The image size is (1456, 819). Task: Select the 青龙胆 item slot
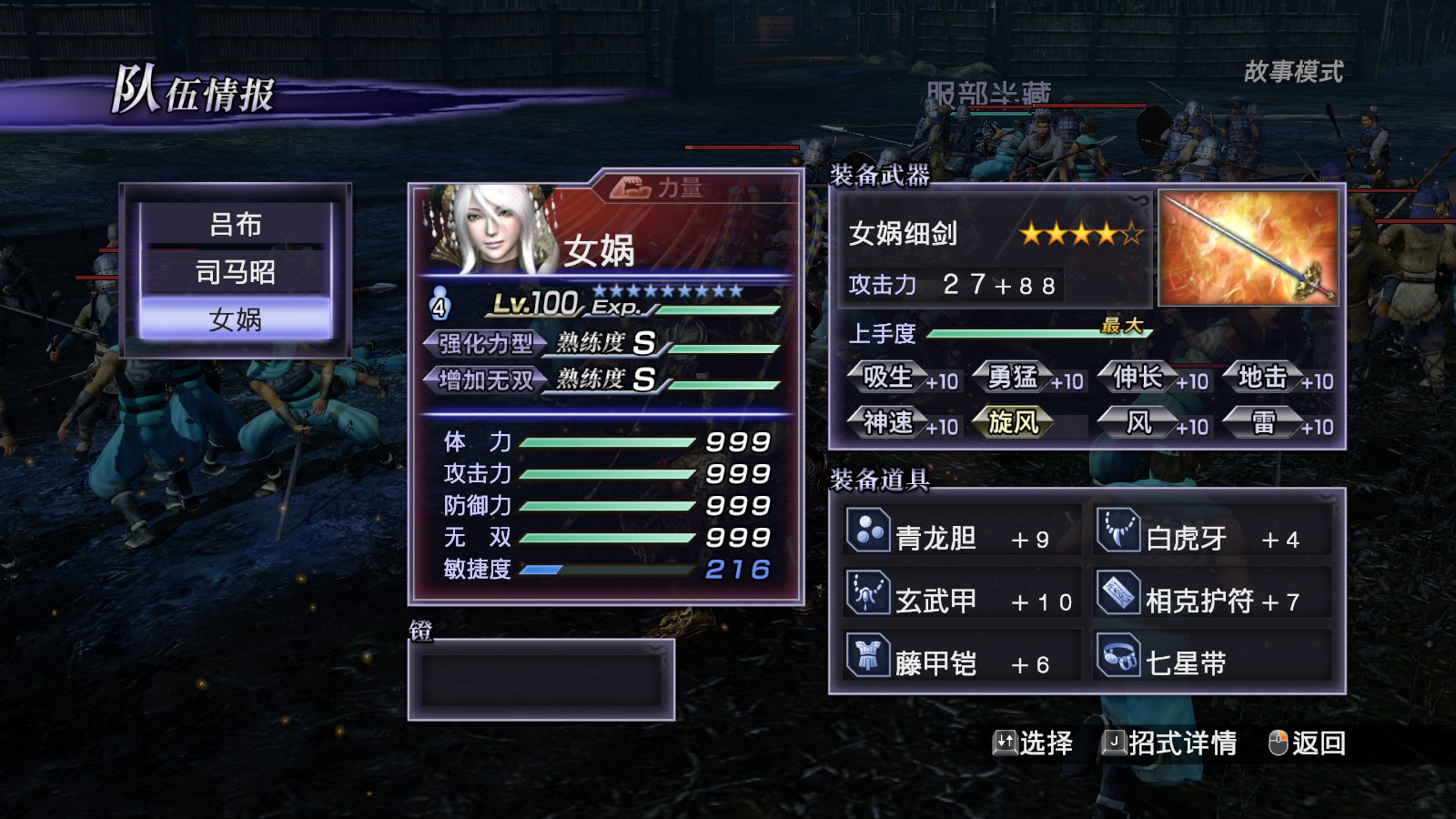pyautogui.click(x=963, y=538)
